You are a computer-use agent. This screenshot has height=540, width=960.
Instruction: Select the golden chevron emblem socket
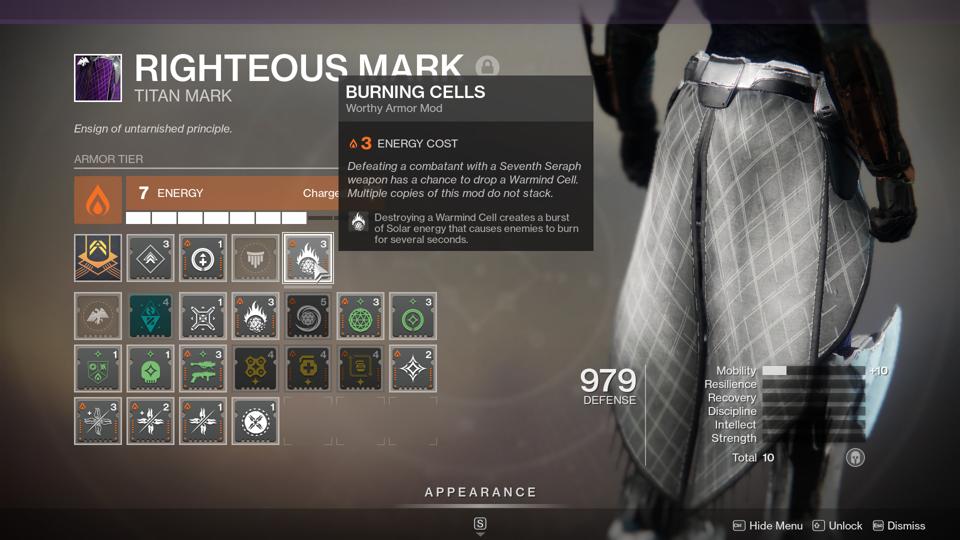tap(98, 258)
